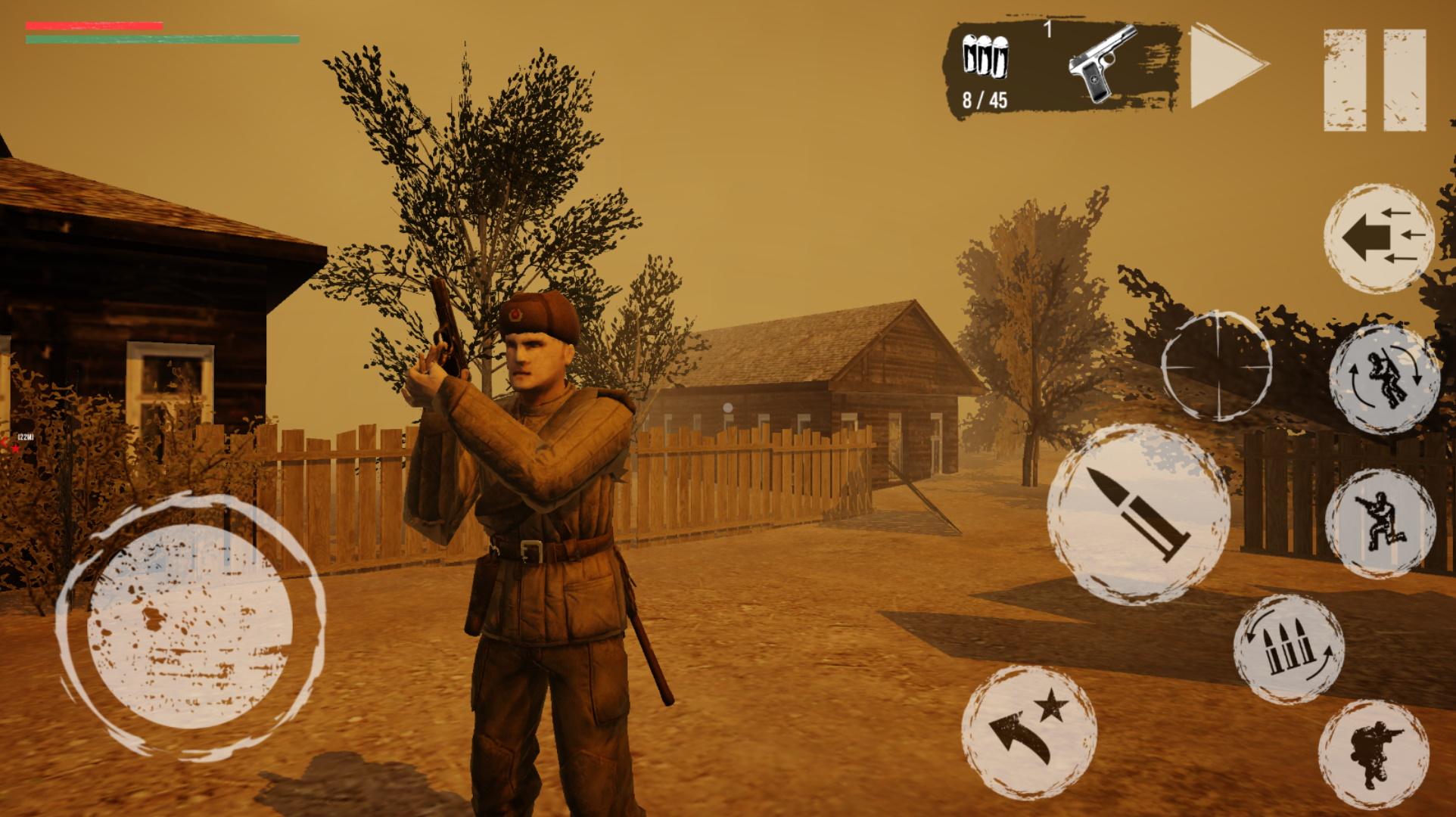Reload using the three bullets button

point(1288,649)
